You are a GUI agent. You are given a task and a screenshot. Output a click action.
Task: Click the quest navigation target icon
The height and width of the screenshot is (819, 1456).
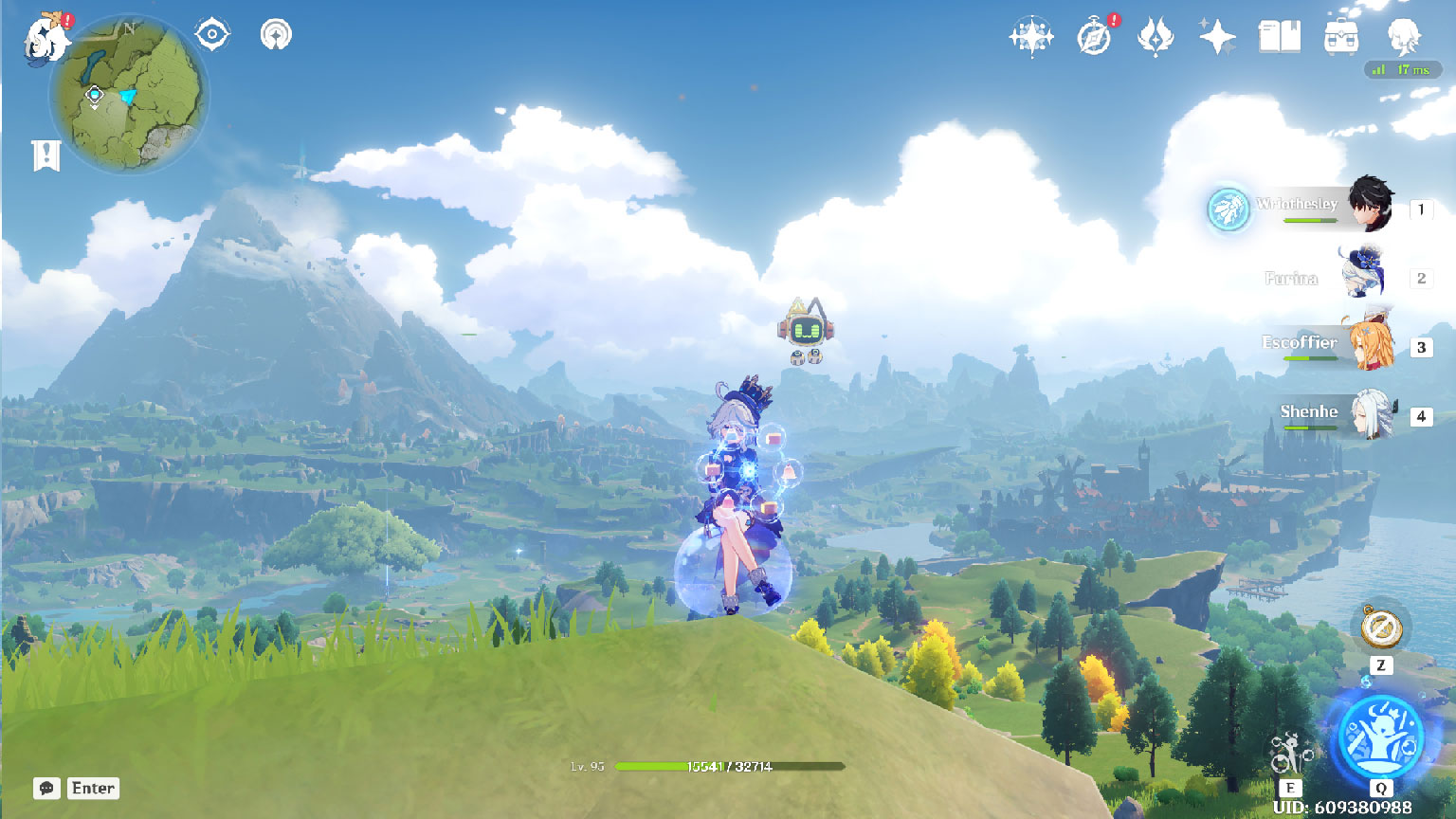212,36
